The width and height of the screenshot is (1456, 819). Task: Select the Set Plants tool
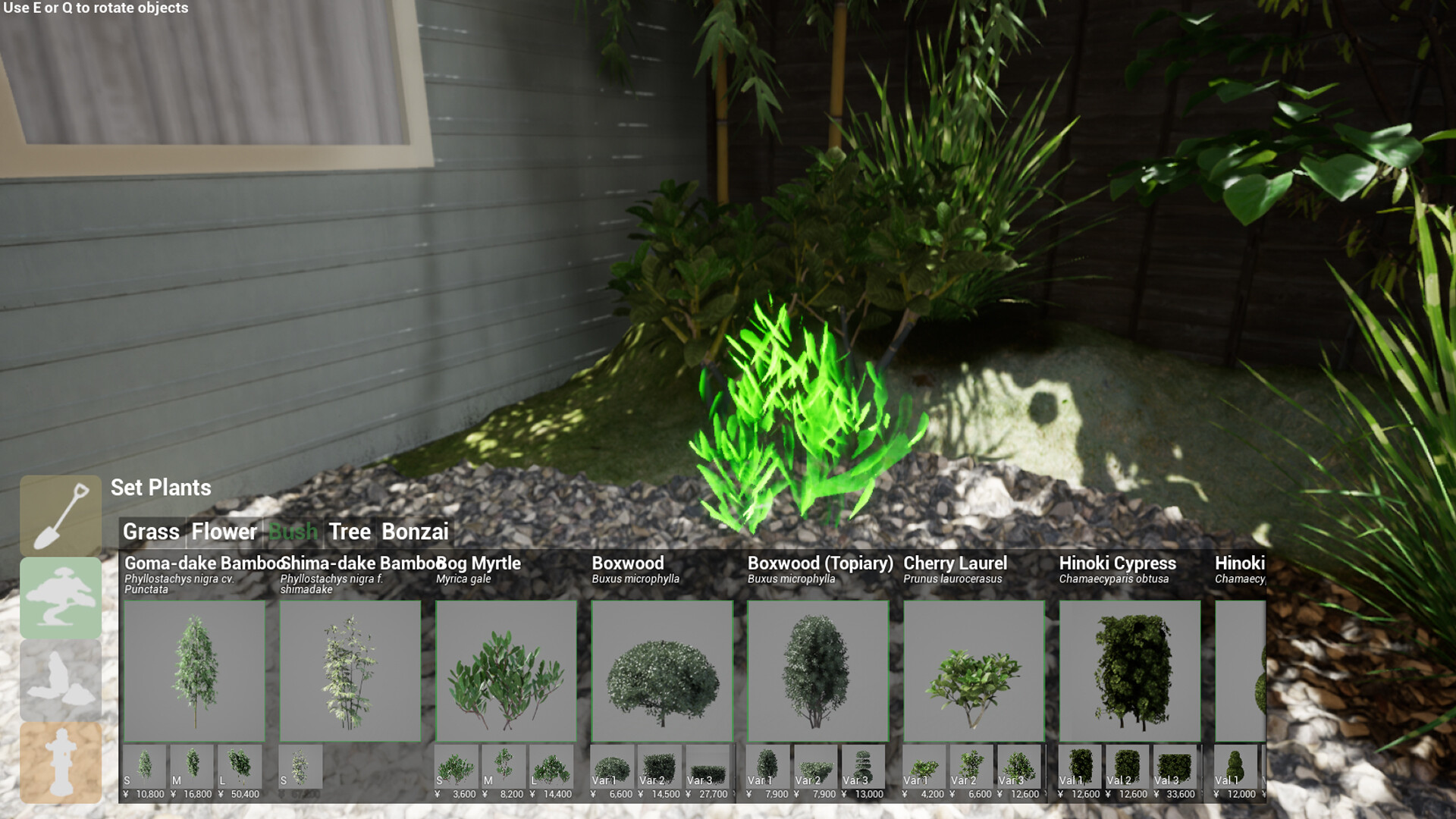click(61, 596)
